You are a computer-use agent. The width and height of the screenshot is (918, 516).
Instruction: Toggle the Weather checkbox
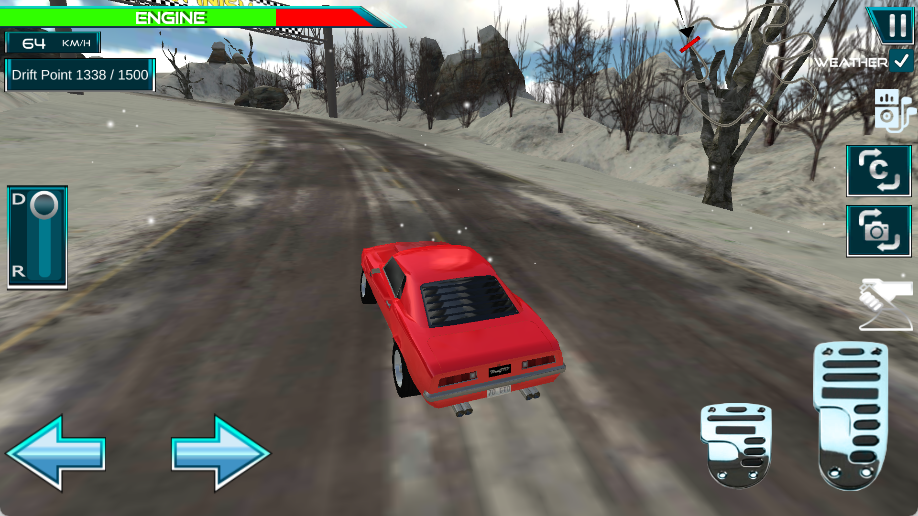tap(903, 61)
